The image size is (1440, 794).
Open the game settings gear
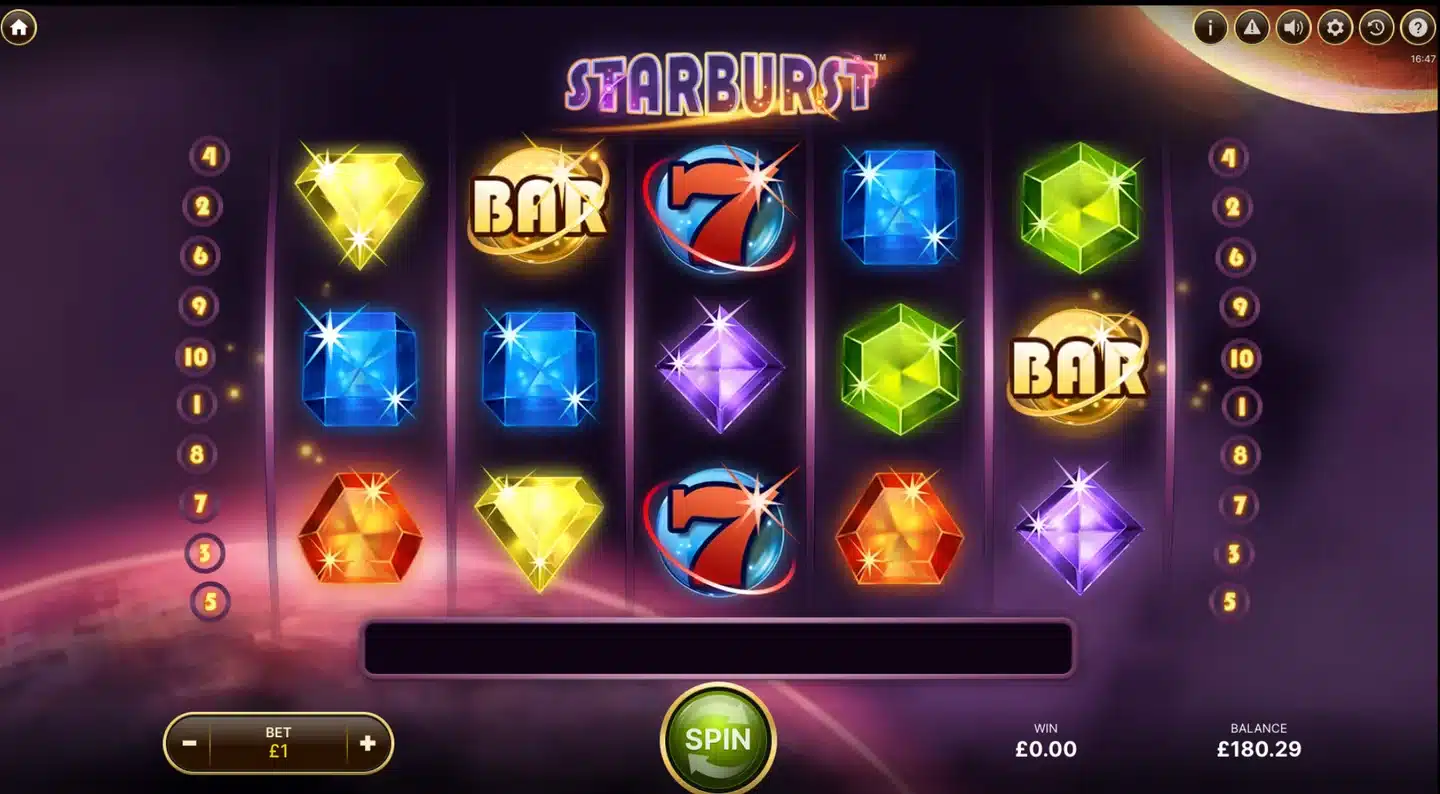(x=1334, y=29)
